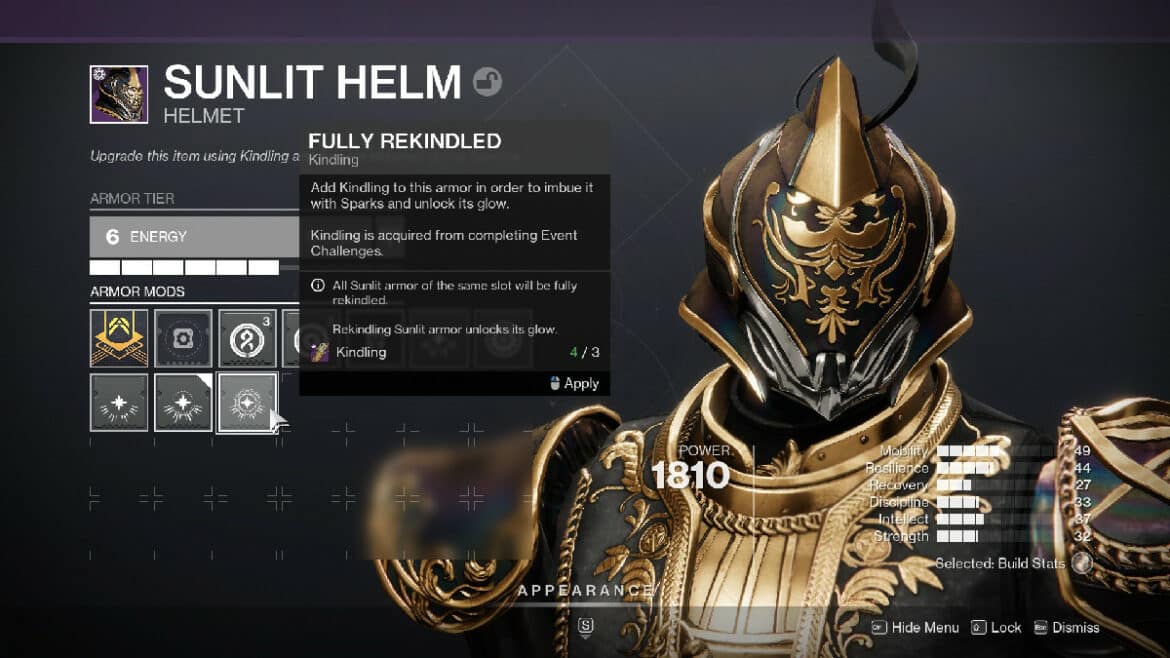Open the mod slot with square socket icon
Viewport: 1170px width, 658px height.
click(183, 338)
